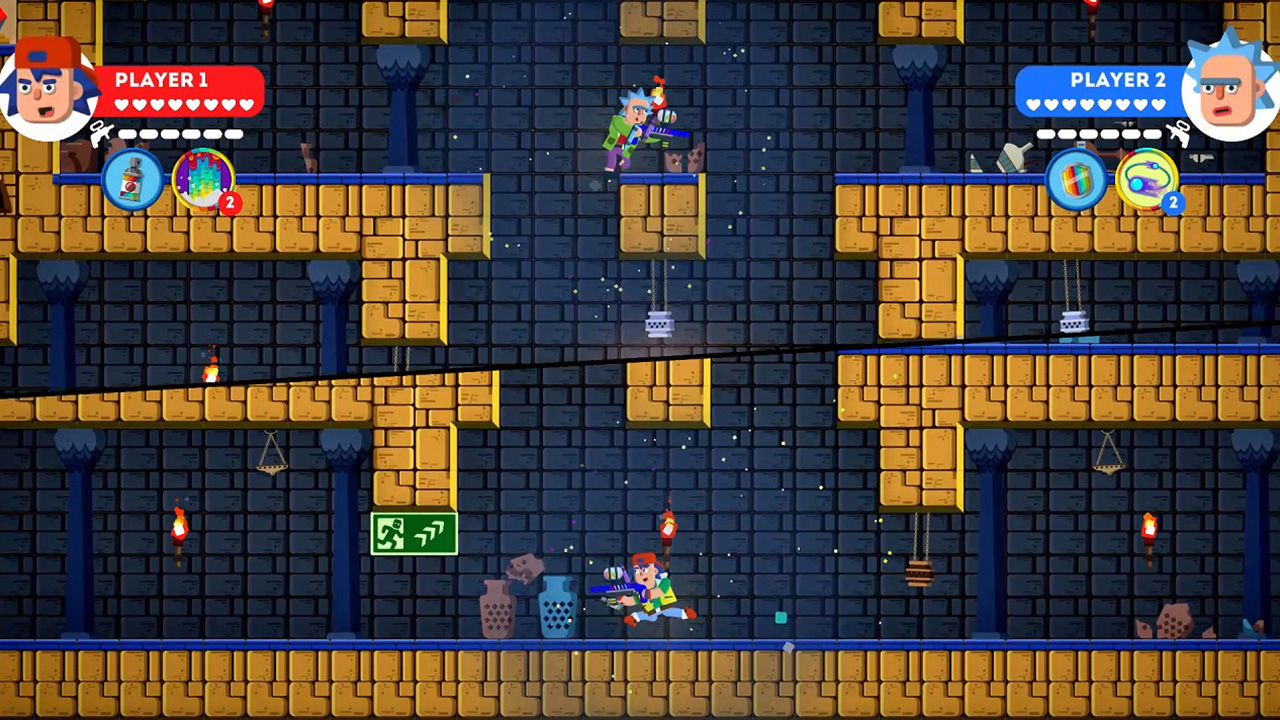The width and height of the screenshot is (1280, 720).
Task: Select the PLAYER 2 blue name banner
Action: (1118, 80)
